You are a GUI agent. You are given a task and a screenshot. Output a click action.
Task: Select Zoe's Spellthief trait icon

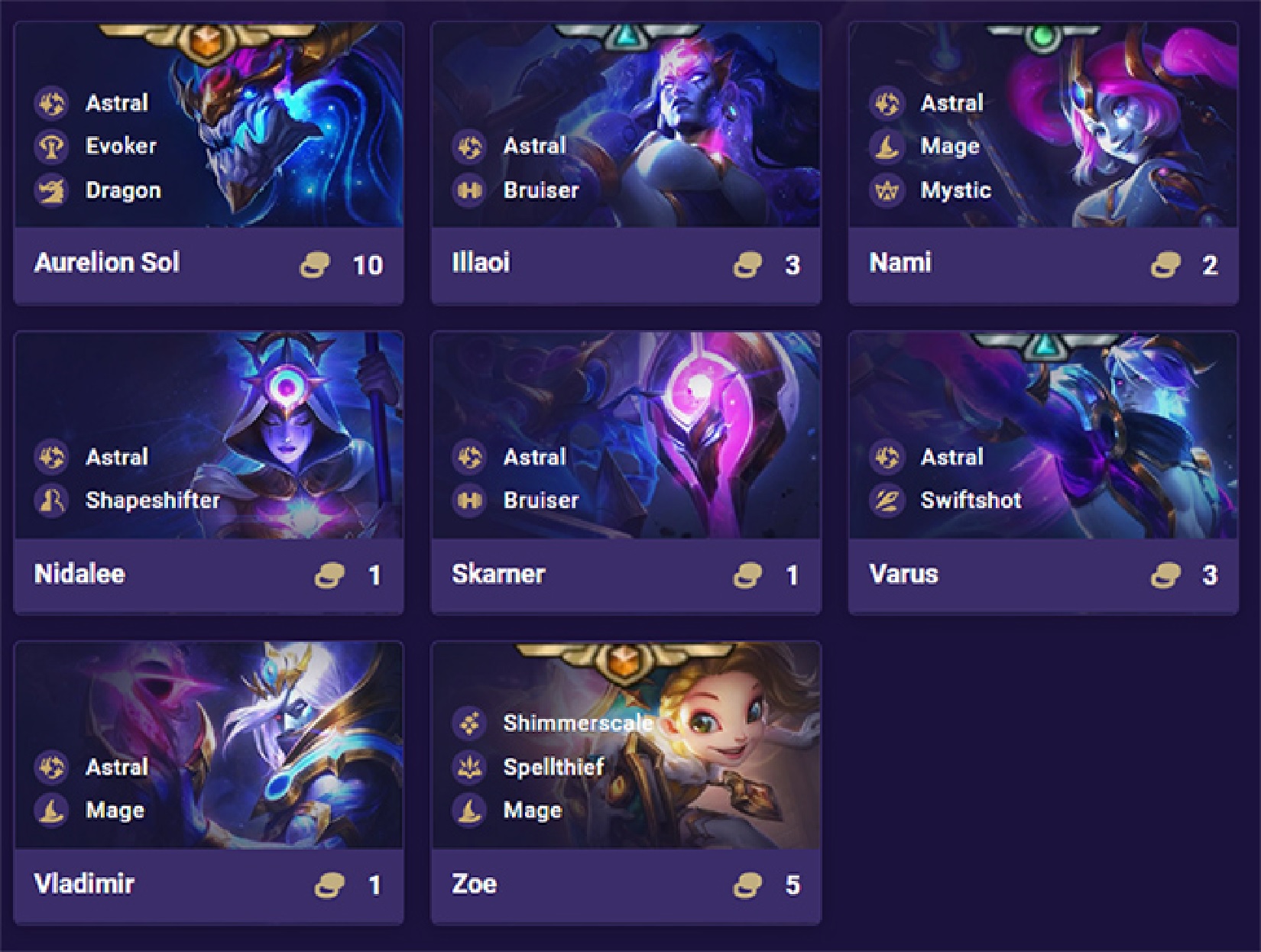(x=469, y=766)
